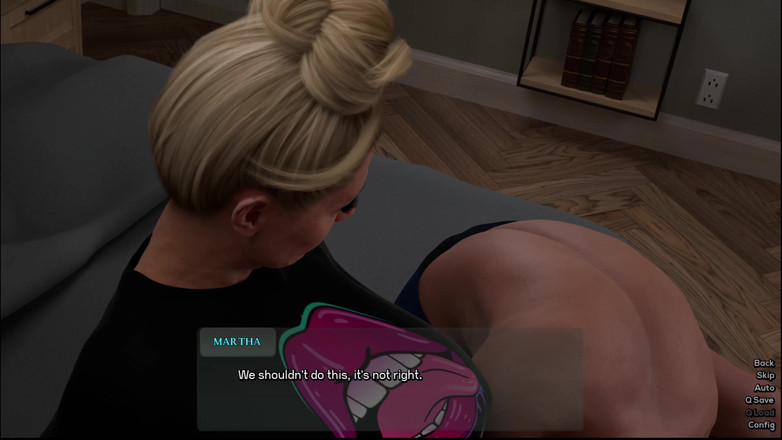The width and height of the screenshot is (782, 440).
Task: Open the Config menu
Action: (x=762, y=425)
